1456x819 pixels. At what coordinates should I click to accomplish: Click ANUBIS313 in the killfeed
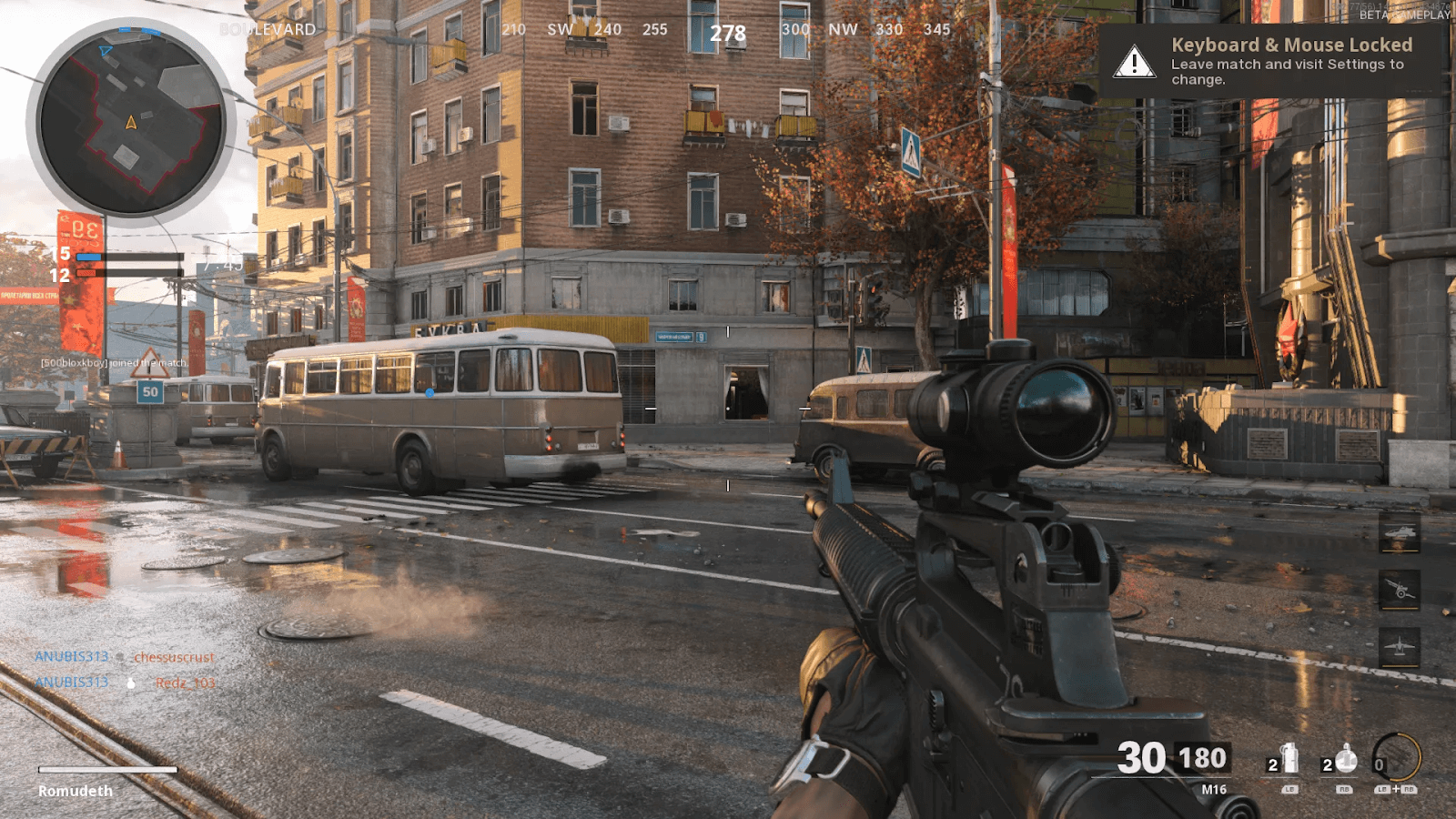72,656
